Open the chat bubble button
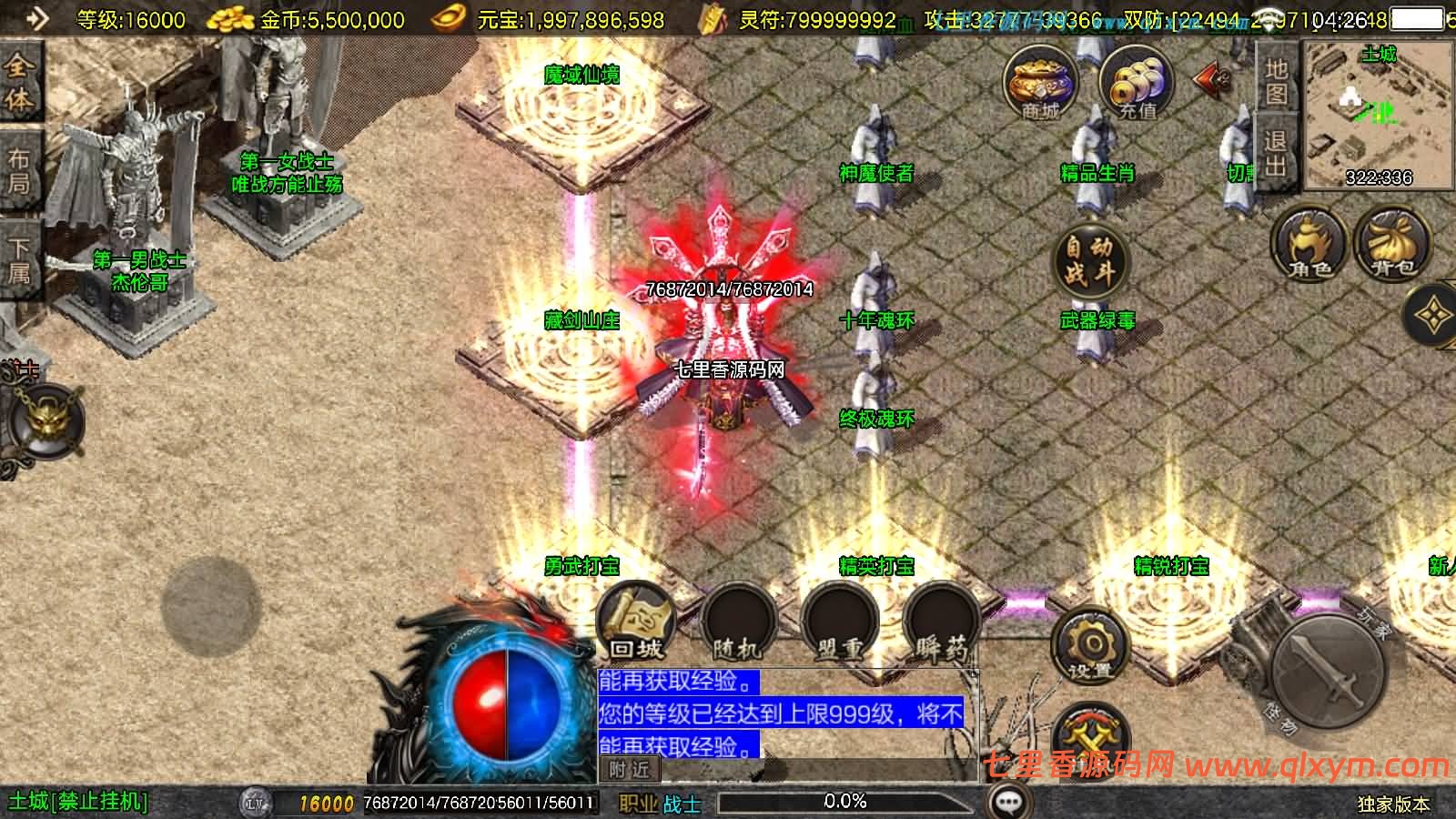Screen dimensions: 1456x819 [x=1008, y=802]
